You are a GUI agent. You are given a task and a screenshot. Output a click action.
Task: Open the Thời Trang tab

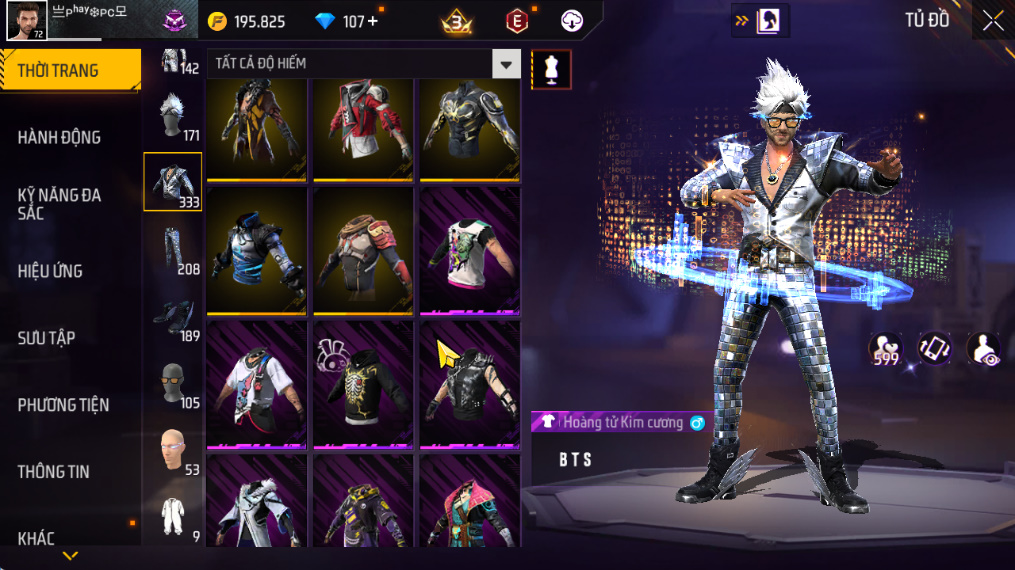click(58, 70)
